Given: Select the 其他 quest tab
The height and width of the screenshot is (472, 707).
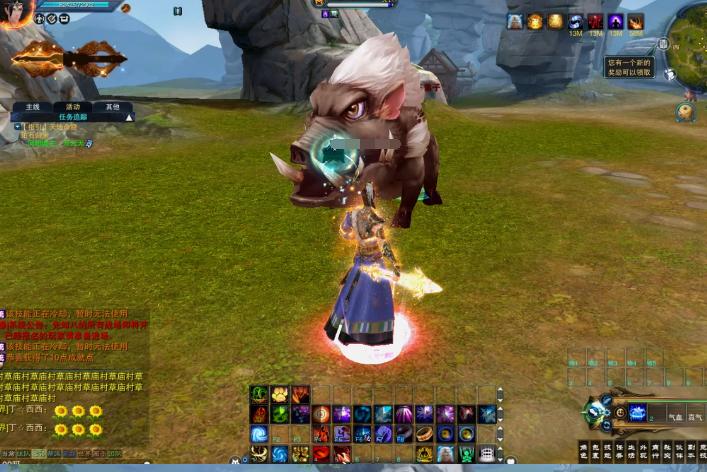Looking at the screenshot, I should [112, 106].
